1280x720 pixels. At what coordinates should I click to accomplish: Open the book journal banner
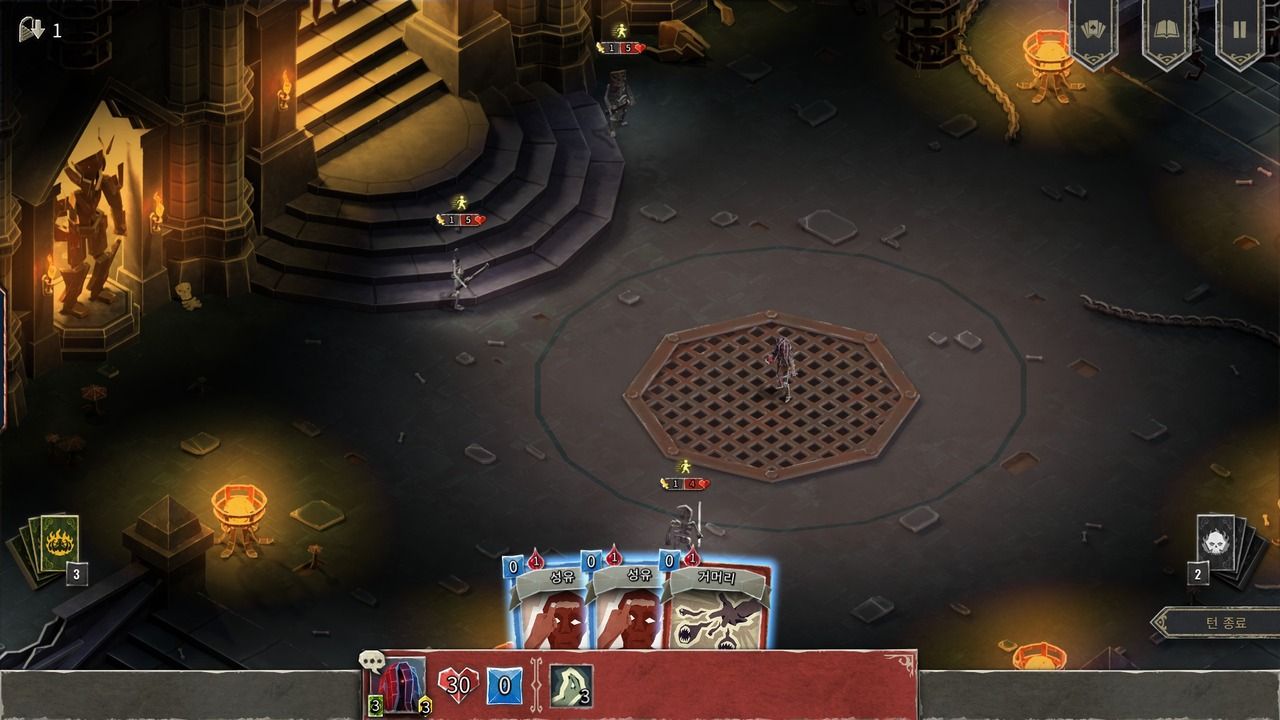pos(1166,31)
